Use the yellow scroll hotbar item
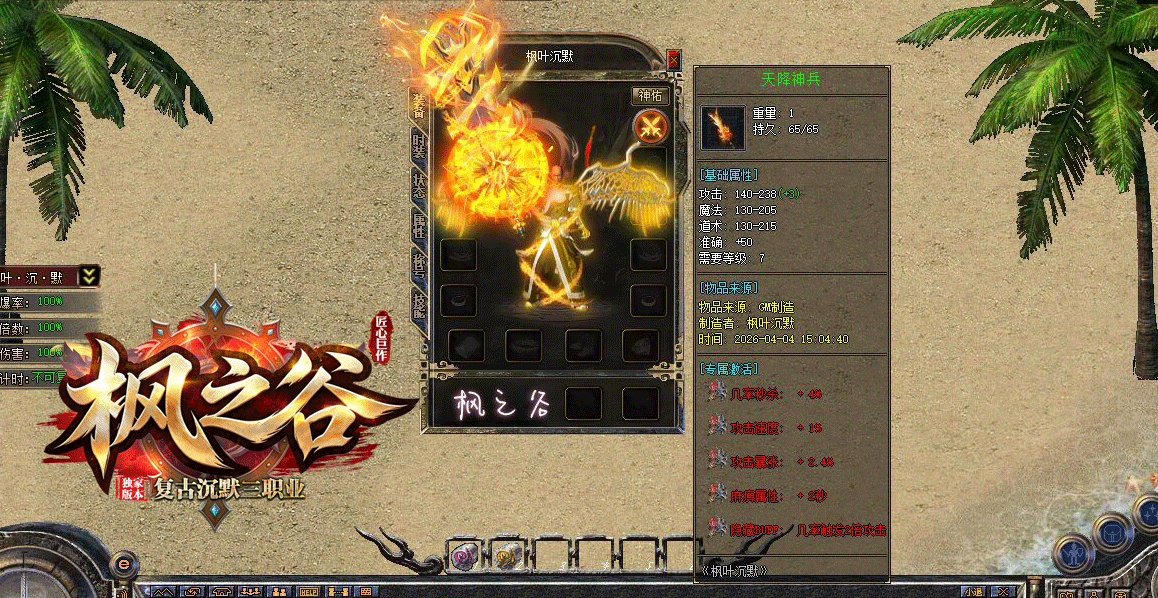 click(x=507, y=557)
